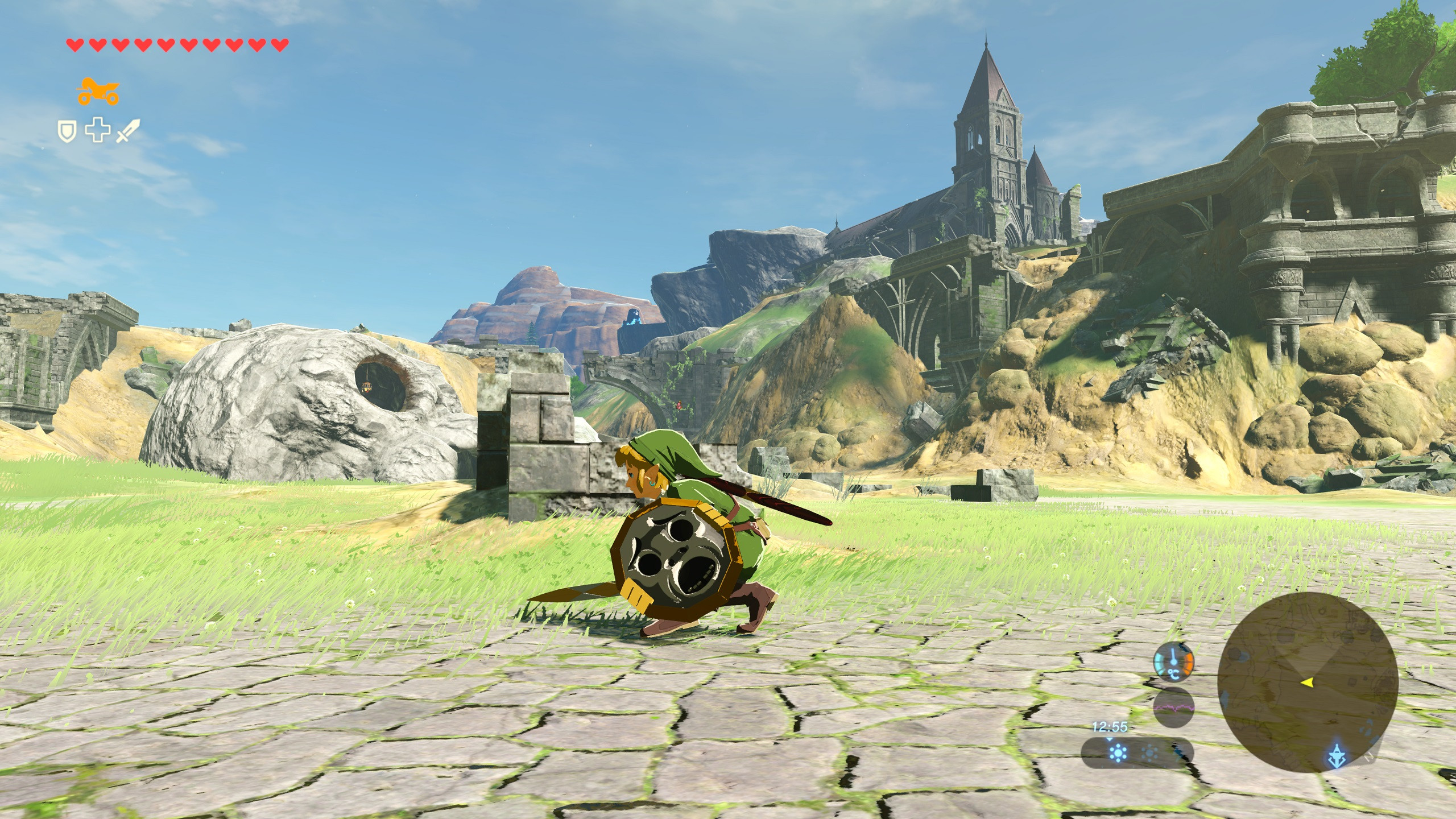The image size is (1456, 819).
Task: Click the last heart of the health row
Action: point(280,45)
